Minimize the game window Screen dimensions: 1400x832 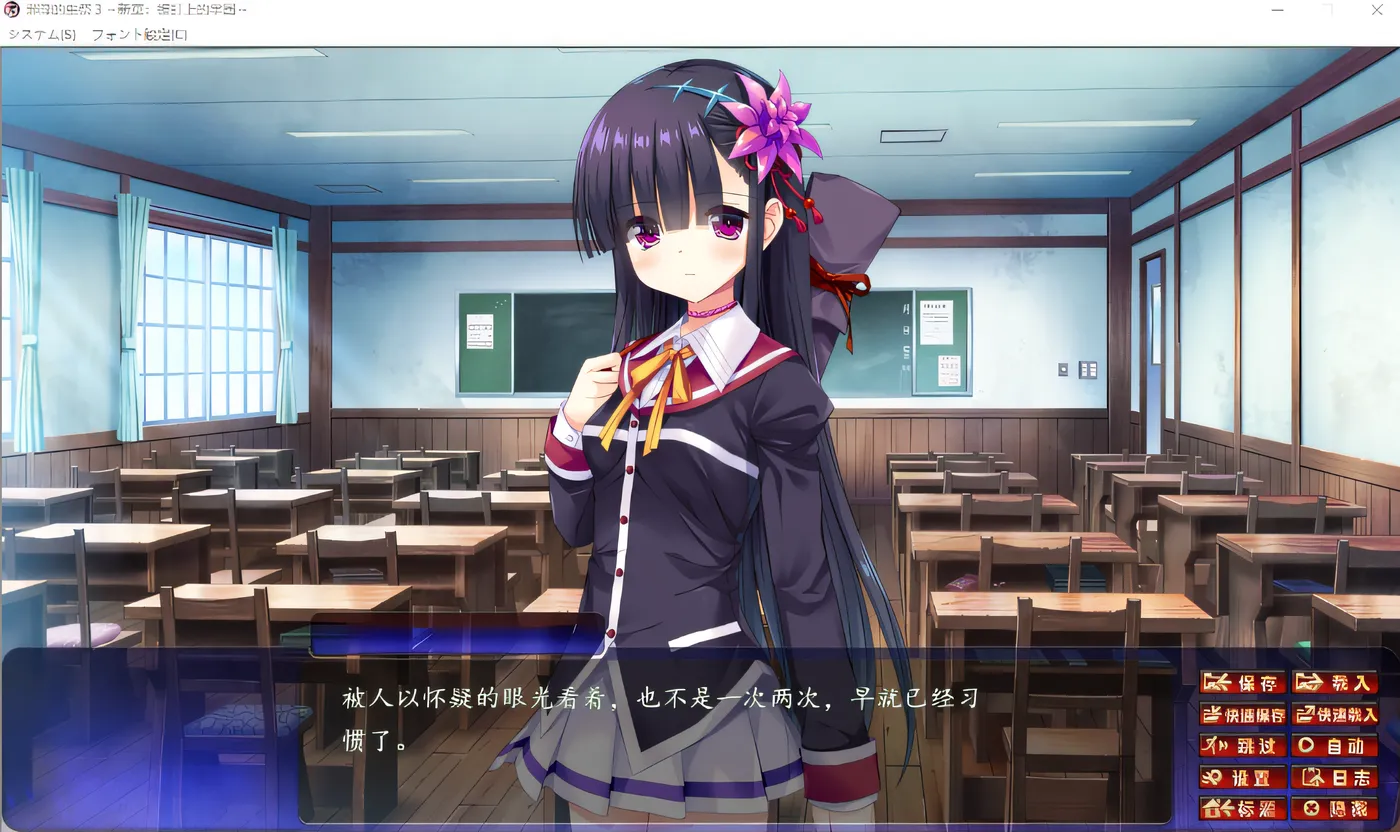1277,10
